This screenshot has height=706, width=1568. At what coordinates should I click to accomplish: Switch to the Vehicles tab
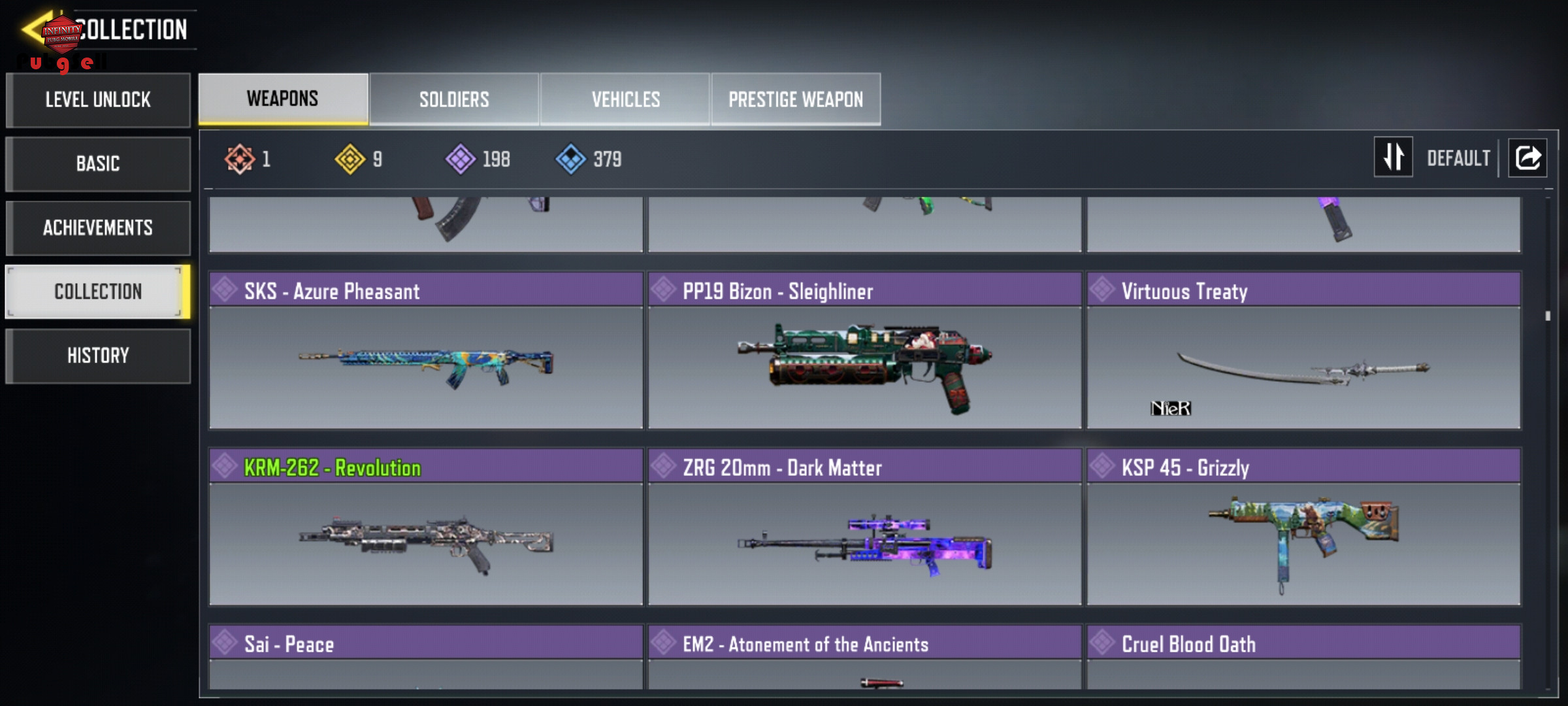pos(625,99)
